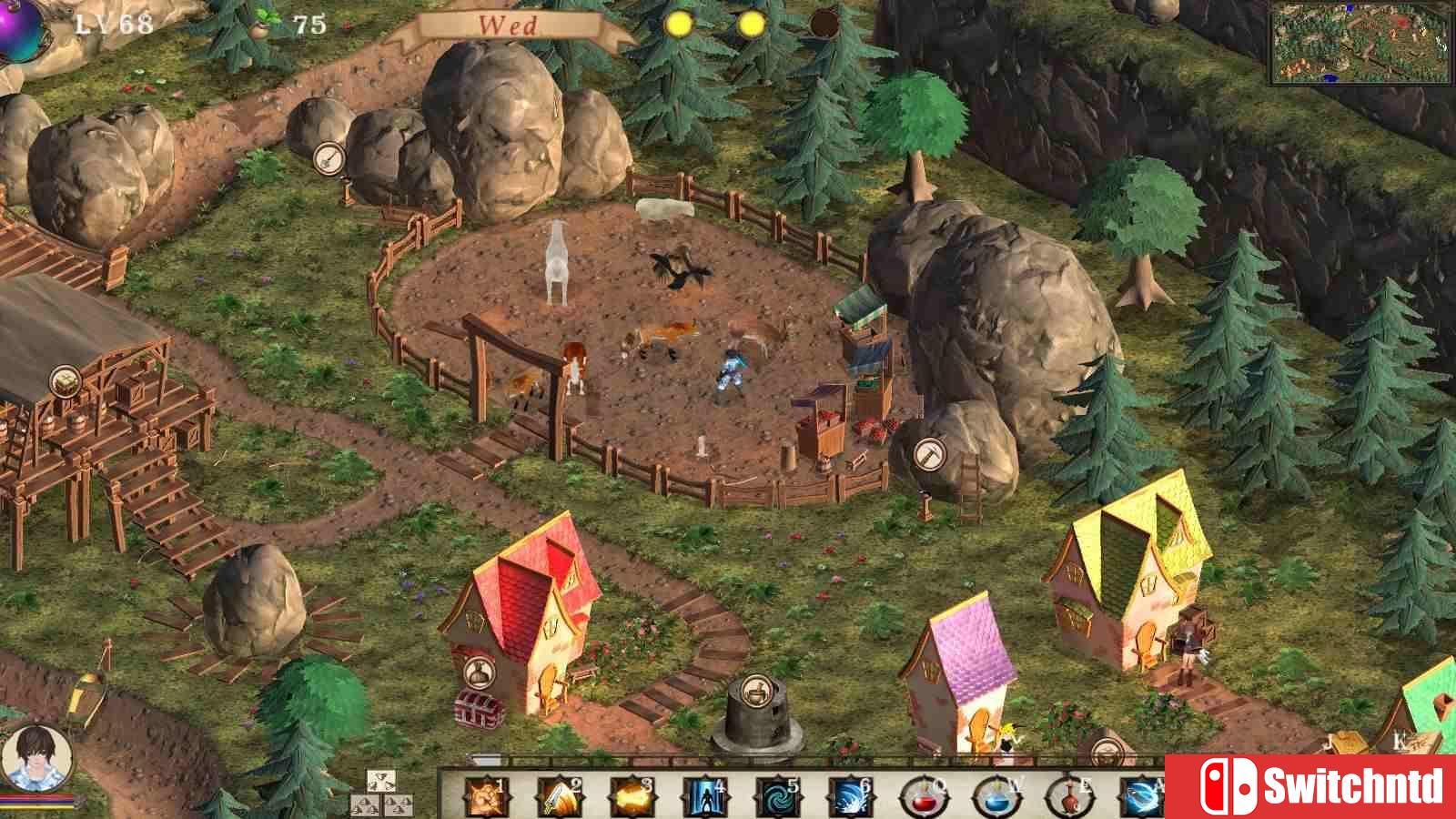Open the party formation icon
This screenshot has height=819, width=1456.
click(381, 793)
